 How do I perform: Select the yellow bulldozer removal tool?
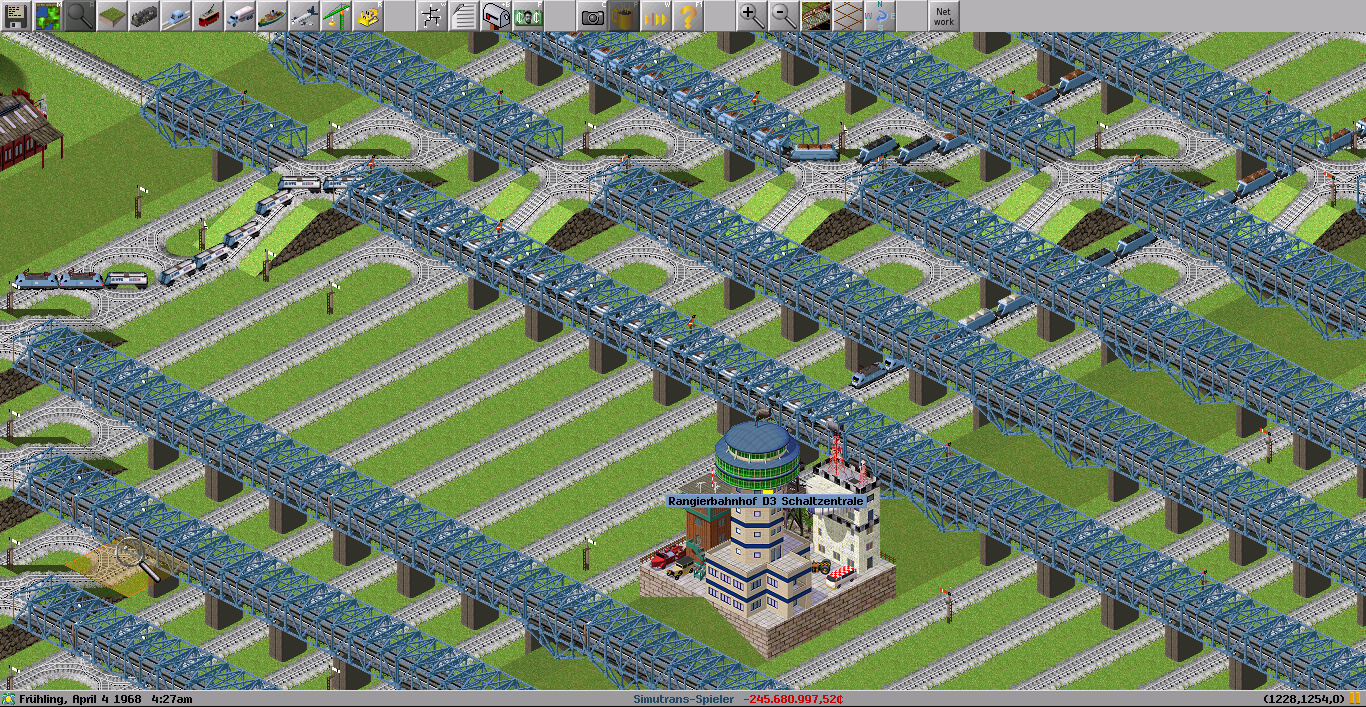[x=368, y=16]
